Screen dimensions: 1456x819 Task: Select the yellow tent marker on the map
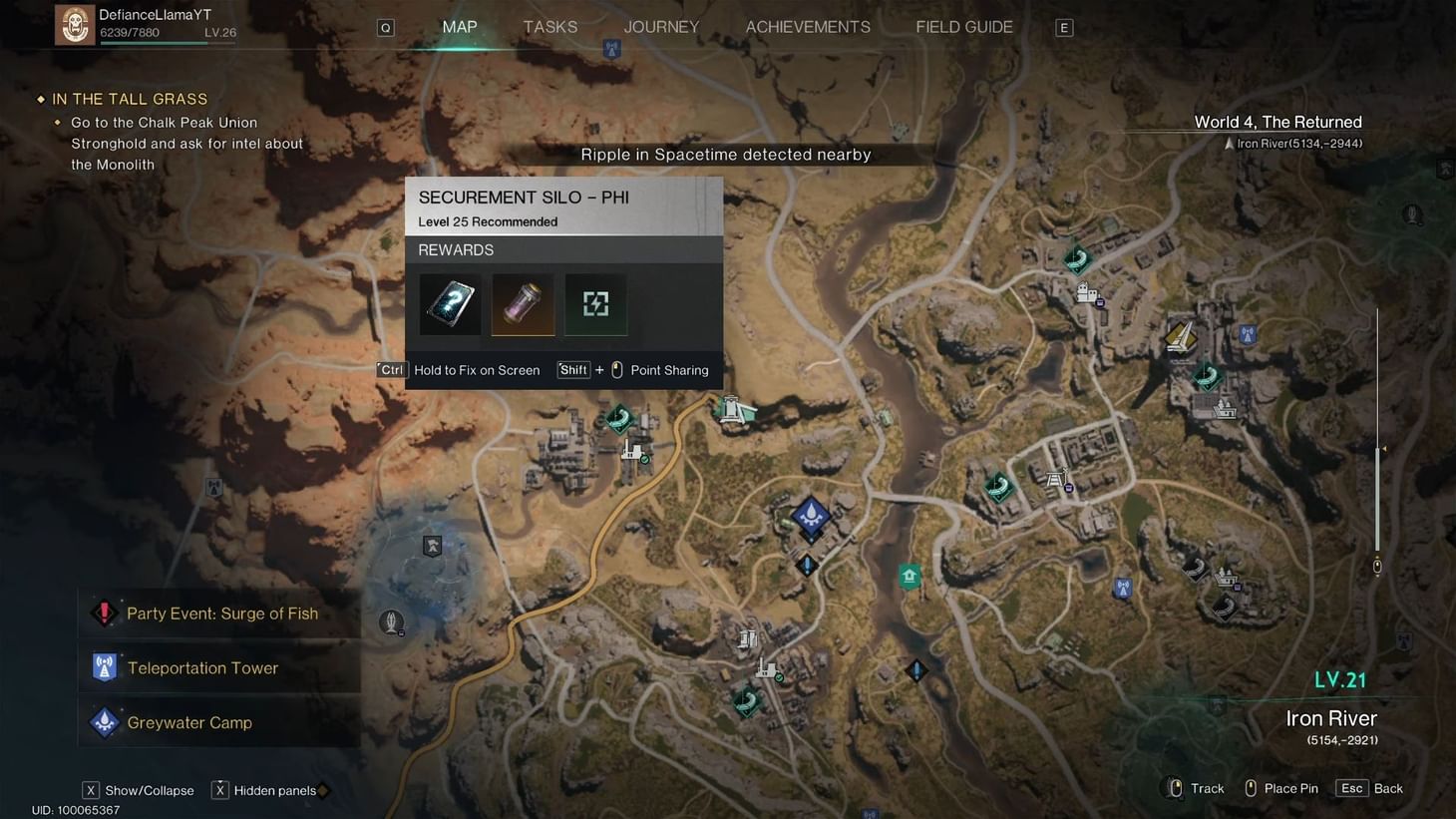point(1181,337)
